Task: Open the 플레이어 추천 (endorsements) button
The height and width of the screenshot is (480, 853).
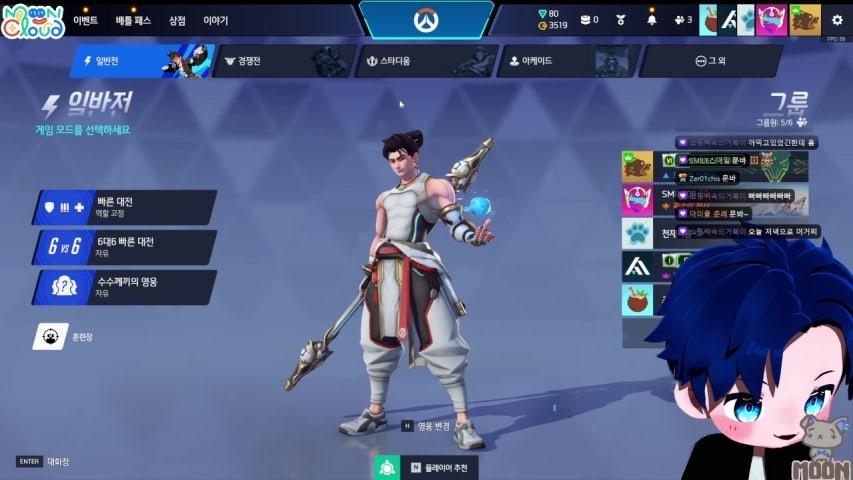Action: tap(425, 466)
